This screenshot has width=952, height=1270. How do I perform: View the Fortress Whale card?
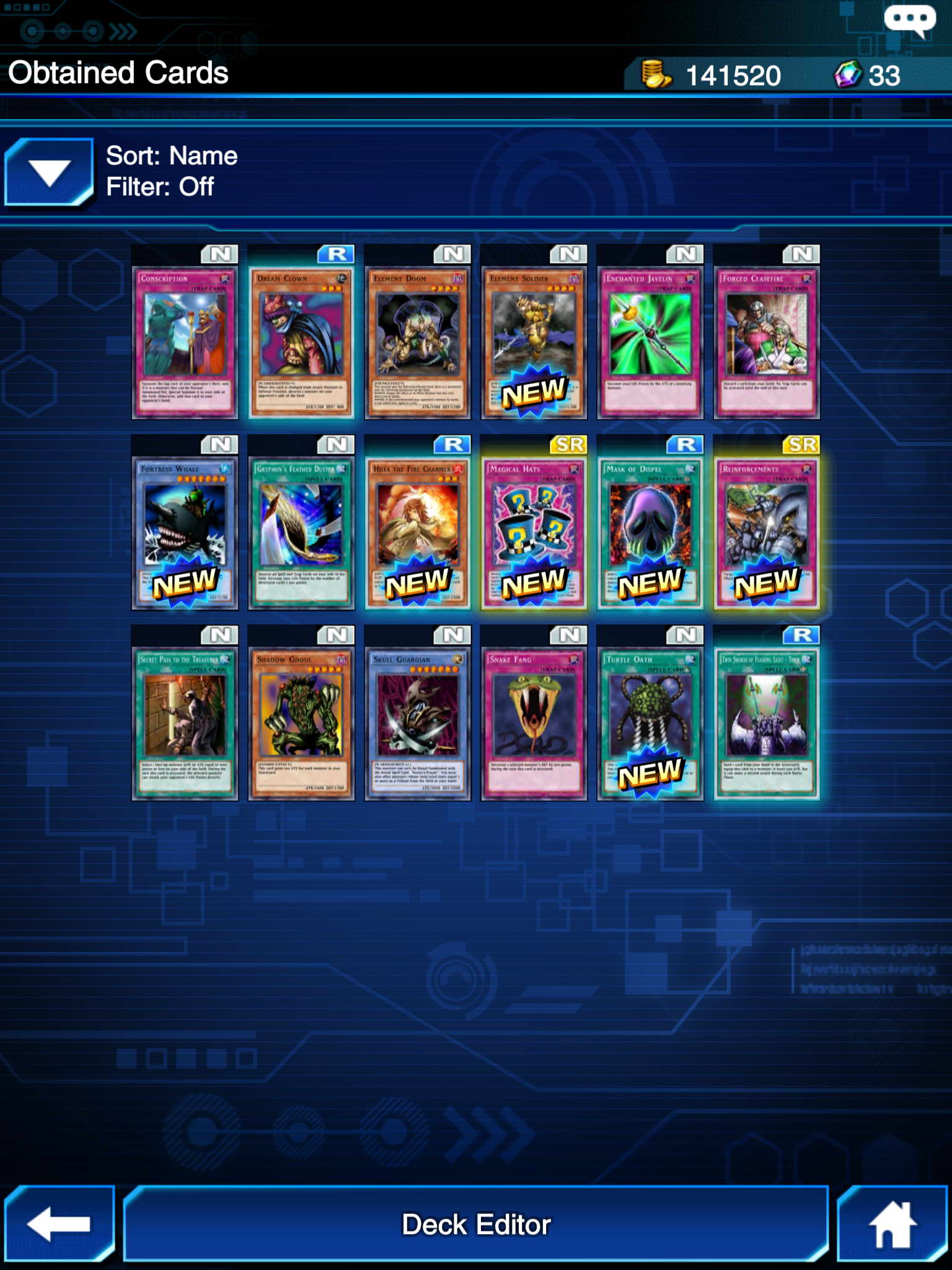(x=185, y=533)
